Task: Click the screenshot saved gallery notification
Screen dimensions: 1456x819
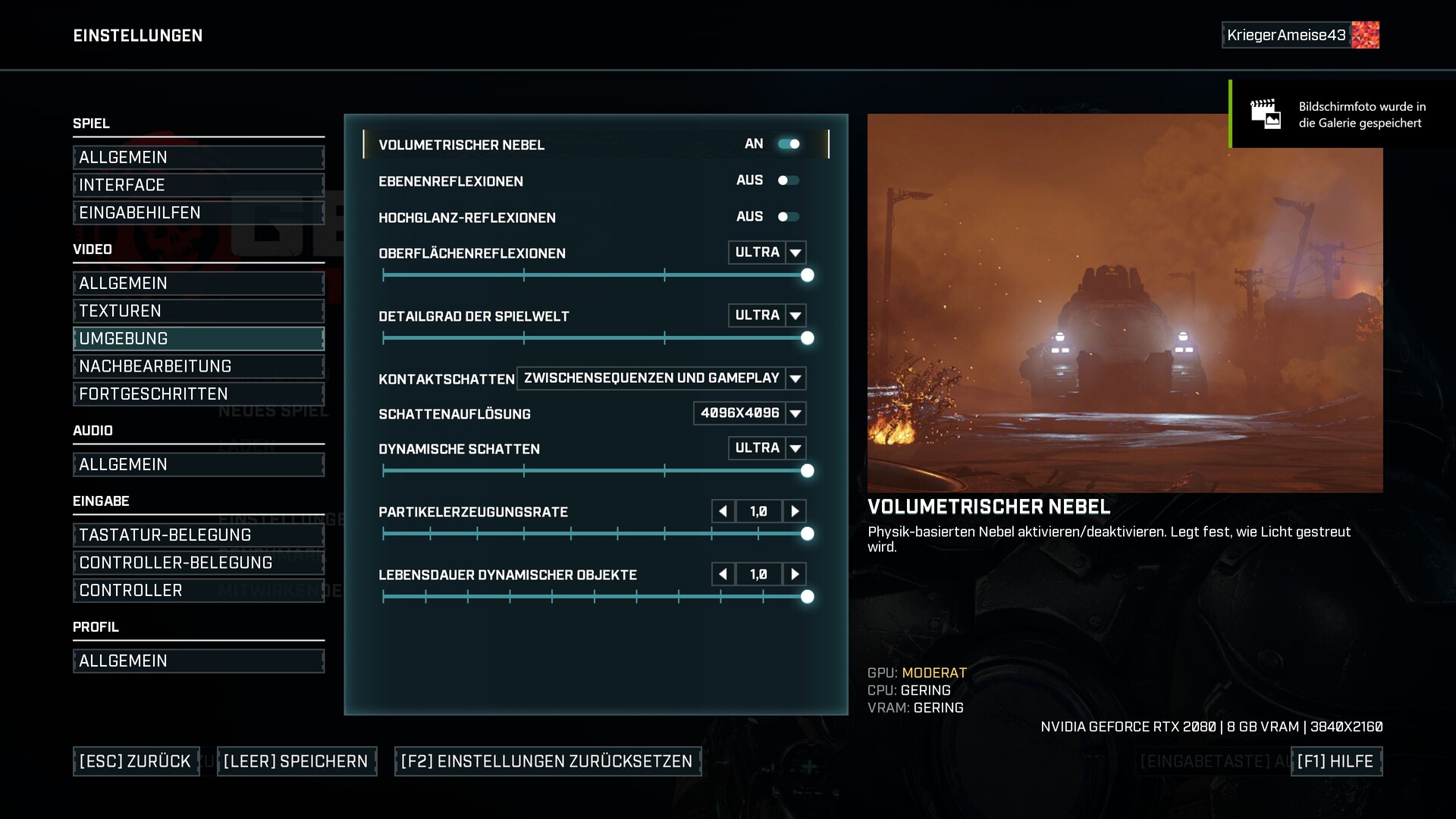Action: click(1342, 115)
